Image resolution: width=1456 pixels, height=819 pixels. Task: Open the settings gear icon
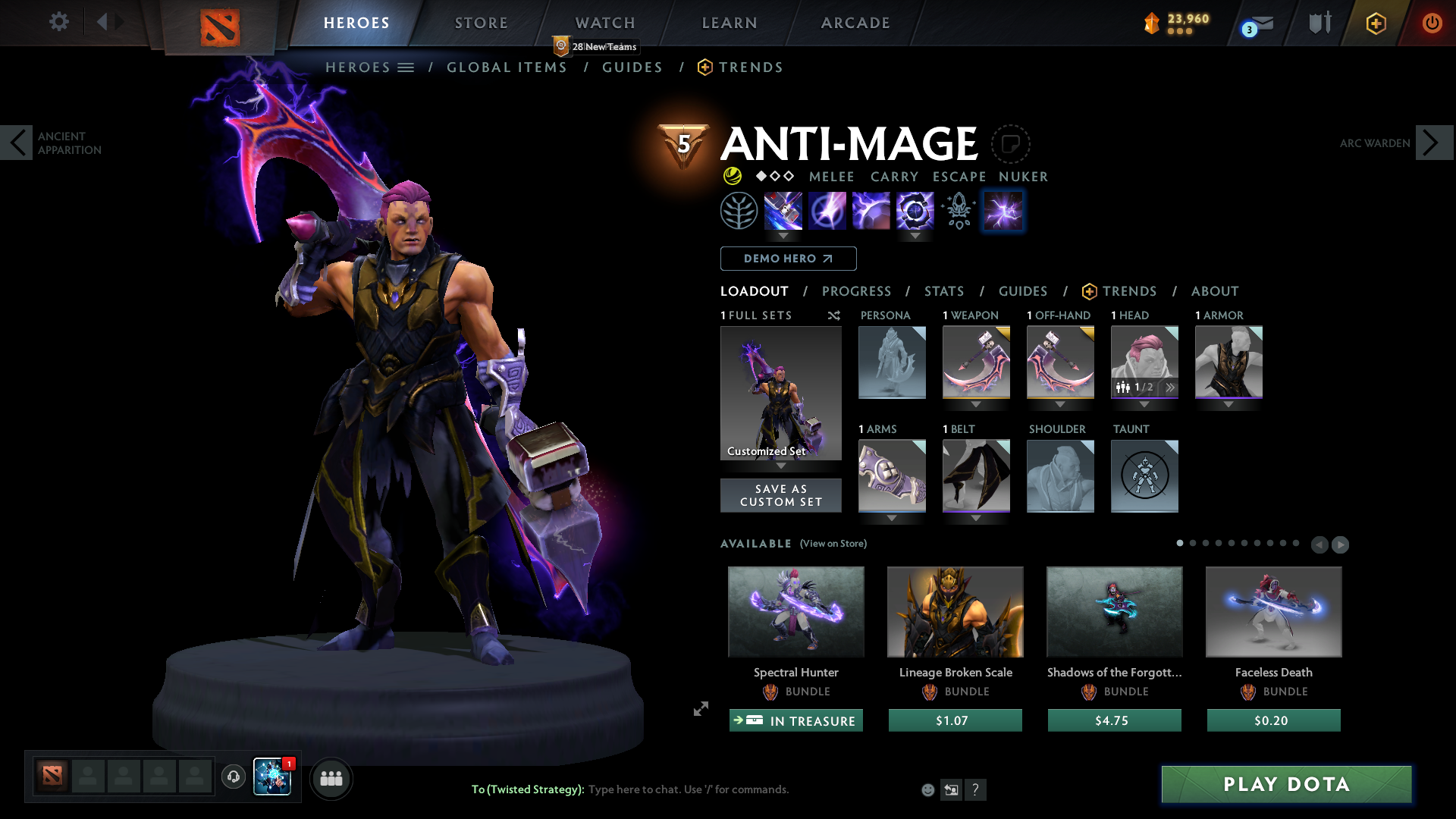(58, 21)
